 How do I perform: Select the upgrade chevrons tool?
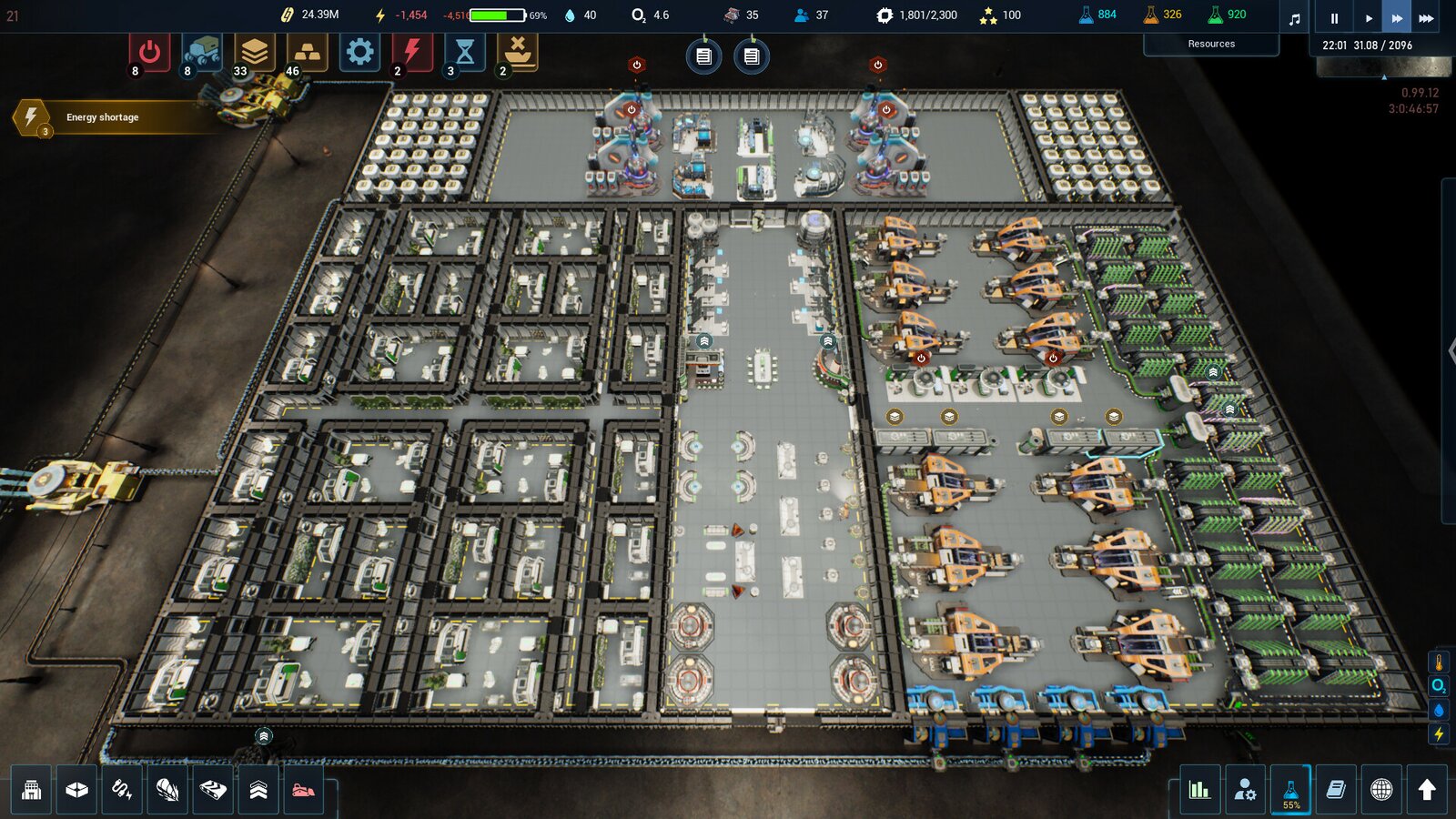tap(258, 789)
